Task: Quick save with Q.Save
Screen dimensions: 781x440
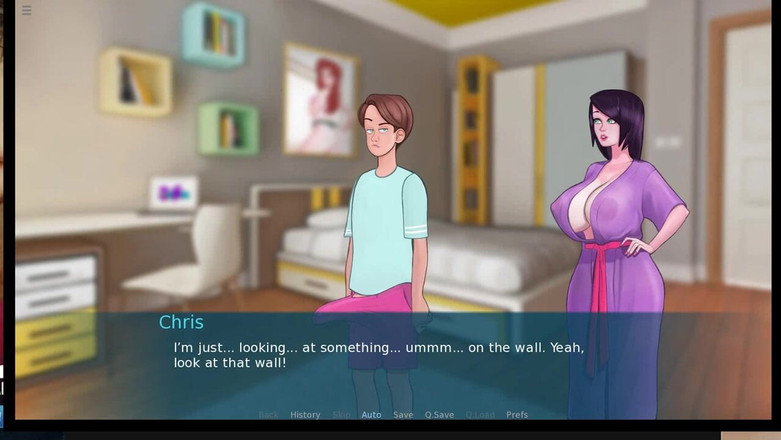Action: [x=439, y=415]
